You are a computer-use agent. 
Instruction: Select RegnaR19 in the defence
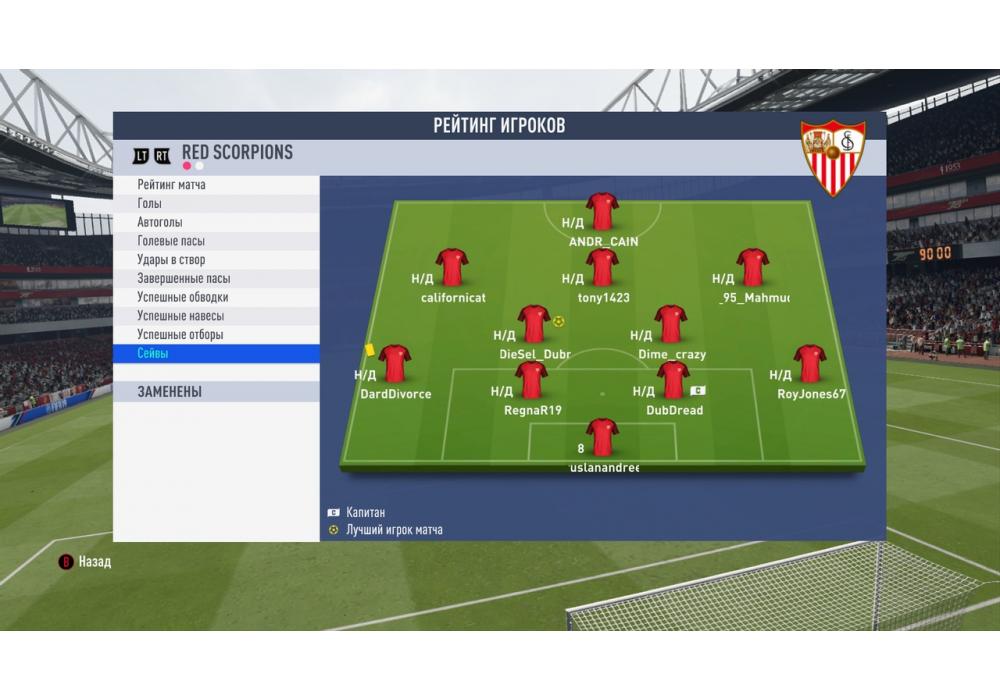tap(531, 380)
